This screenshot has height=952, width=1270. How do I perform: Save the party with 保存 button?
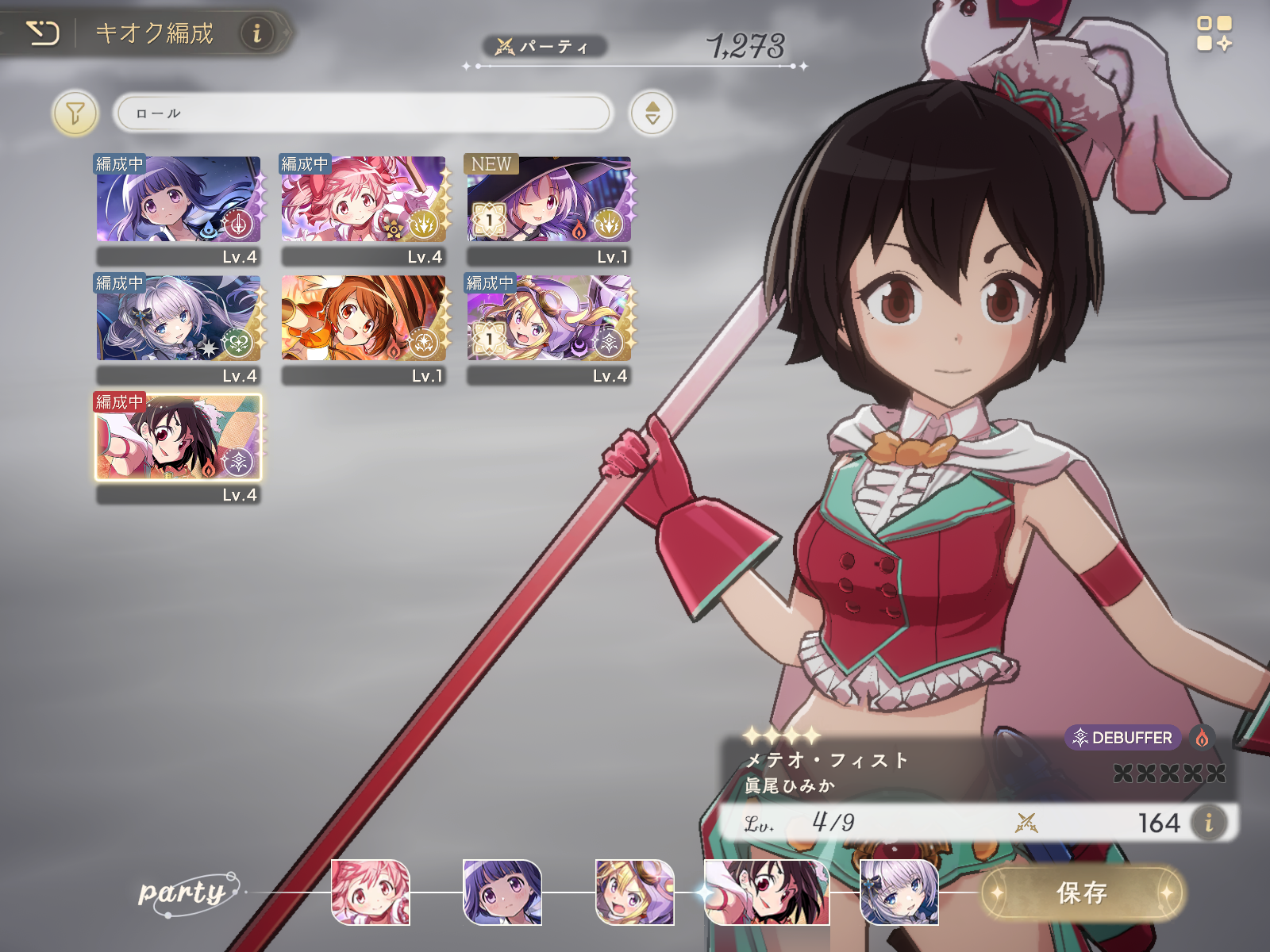(1082, 892)
